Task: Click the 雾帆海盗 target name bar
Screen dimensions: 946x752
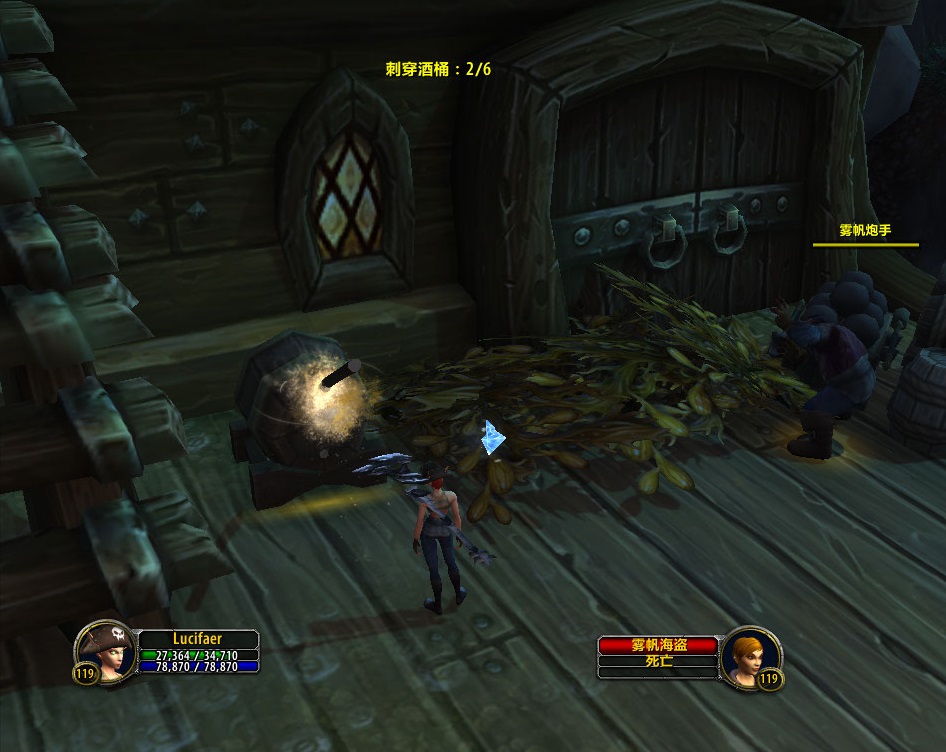Action: [658, 646]
